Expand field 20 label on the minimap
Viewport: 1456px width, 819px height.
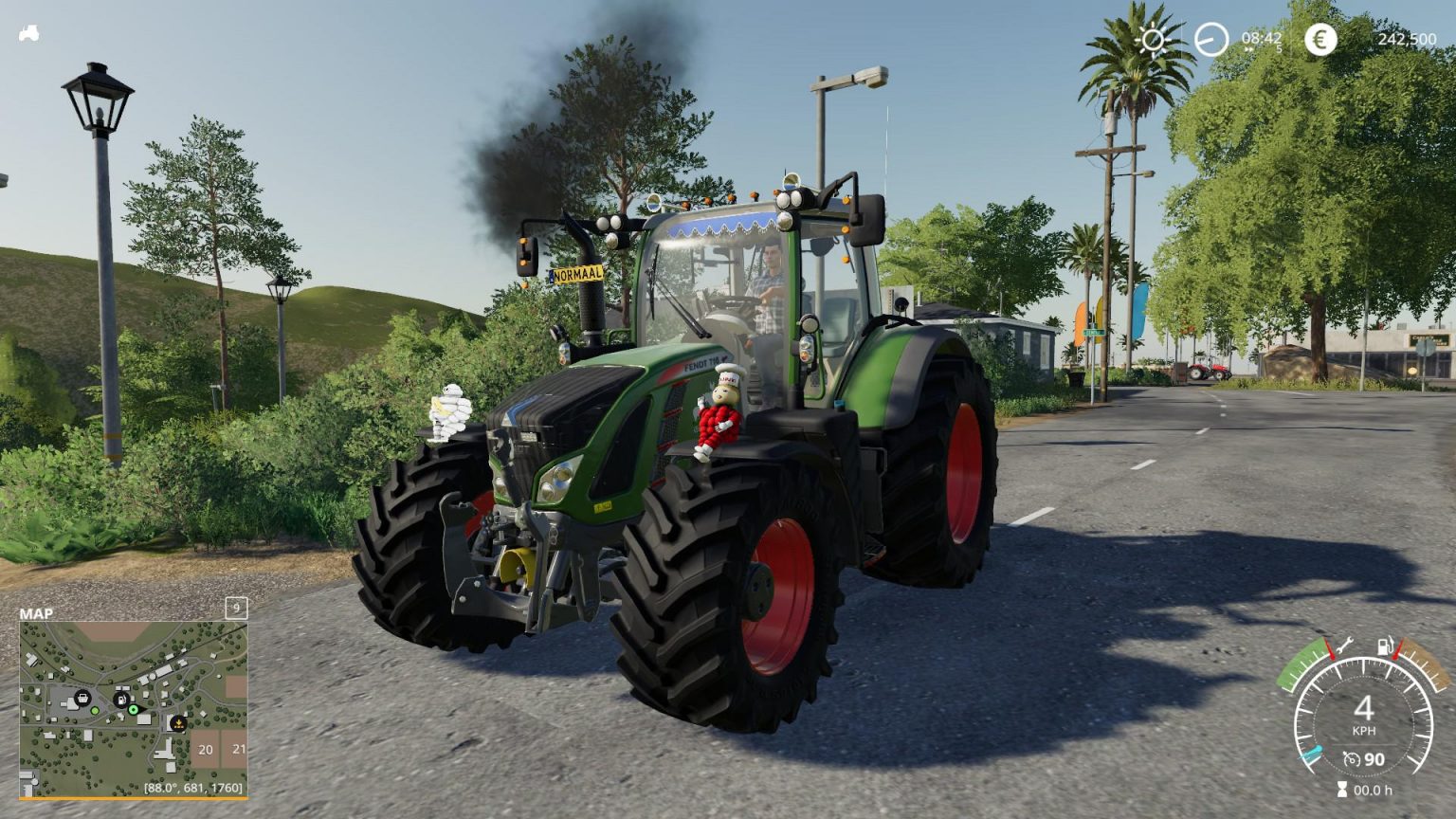tap(205, 749)
